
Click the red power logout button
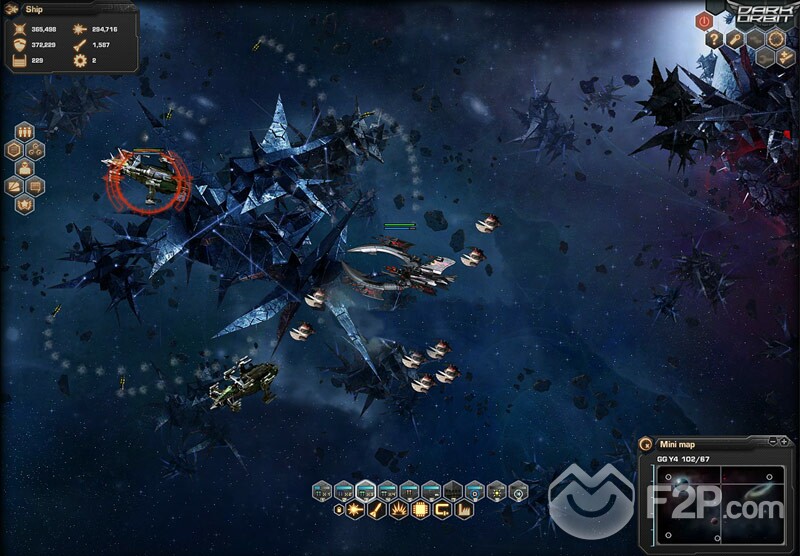click(703, 20)
